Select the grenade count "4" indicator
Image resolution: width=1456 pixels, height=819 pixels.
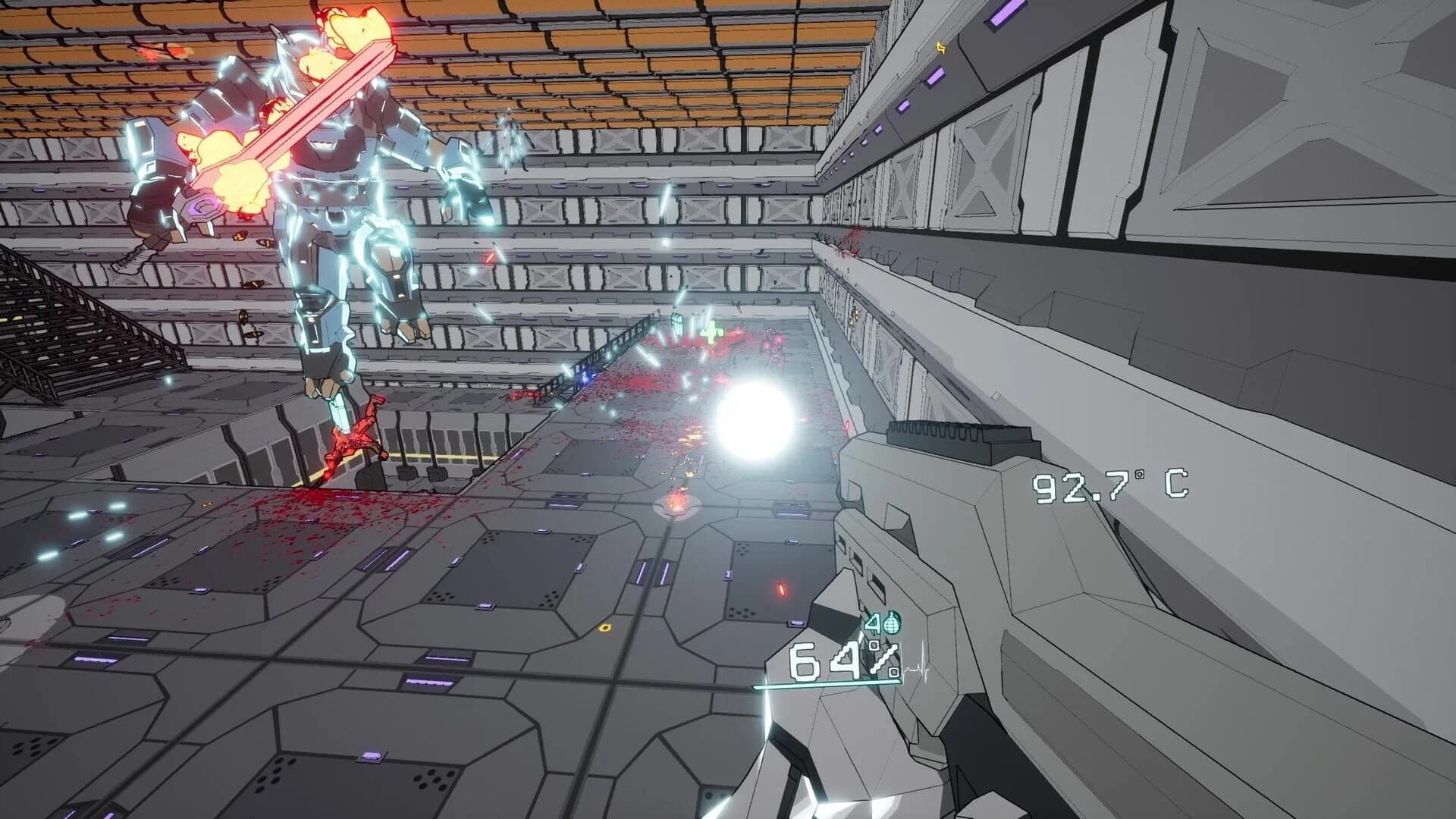[x=872, y=622]
